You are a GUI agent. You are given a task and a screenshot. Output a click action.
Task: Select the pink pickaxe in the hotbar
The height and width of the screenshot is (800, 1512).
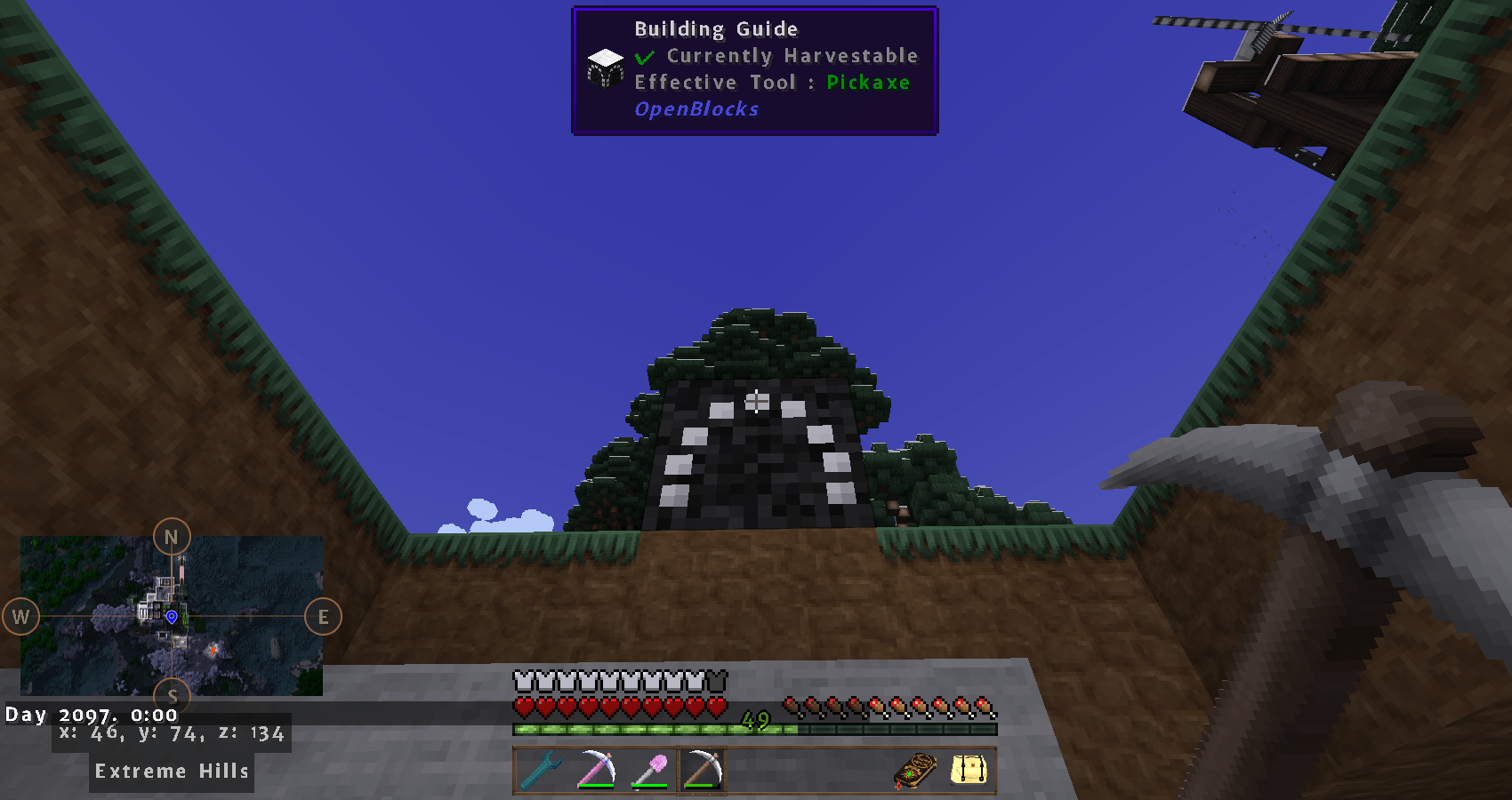(x=596, y=770)
